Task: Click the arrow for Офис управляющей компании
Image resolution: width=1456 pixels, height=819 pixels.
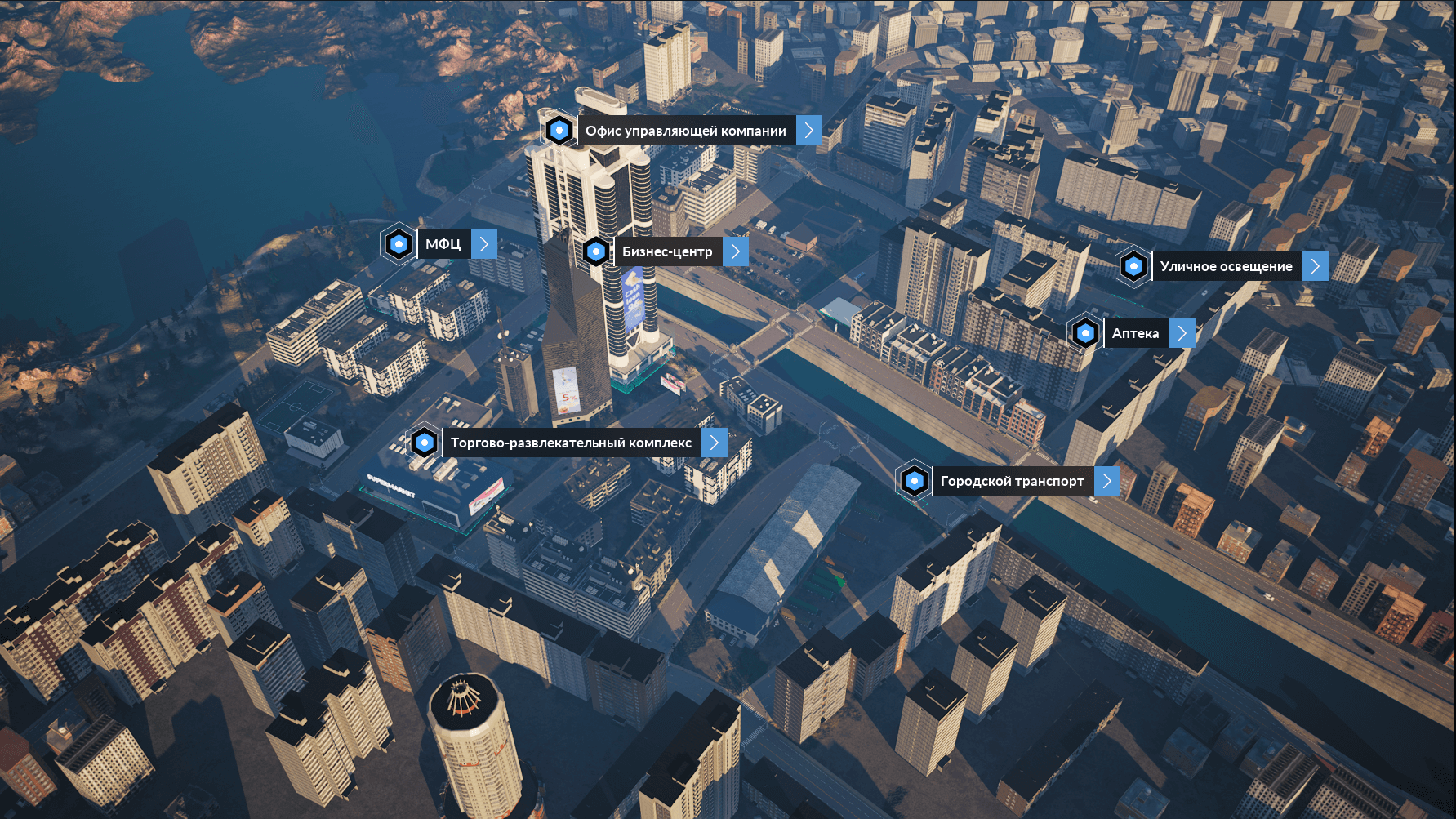Action: (809, 131)
